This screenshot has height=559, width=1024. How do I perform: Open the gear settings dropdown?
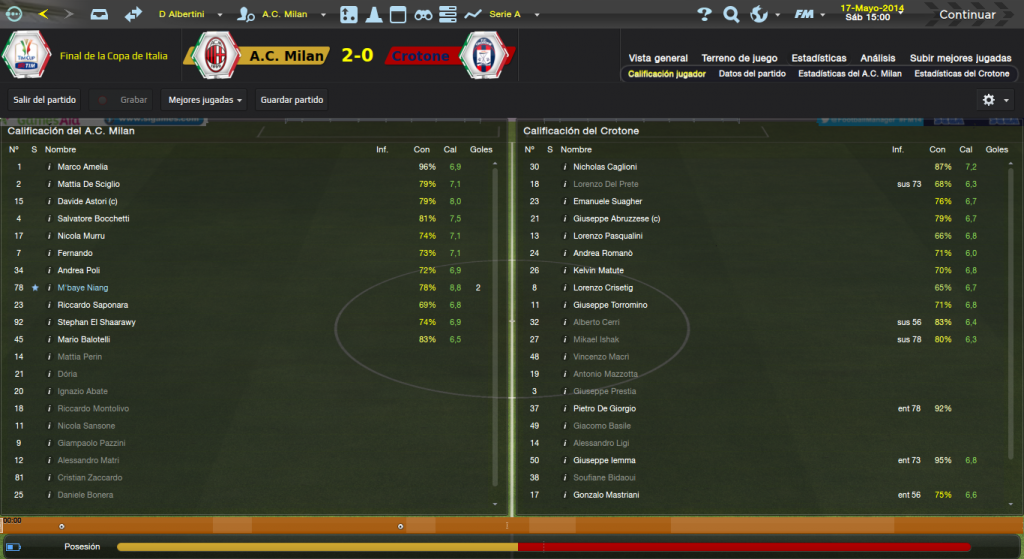(x=994, y=100)
